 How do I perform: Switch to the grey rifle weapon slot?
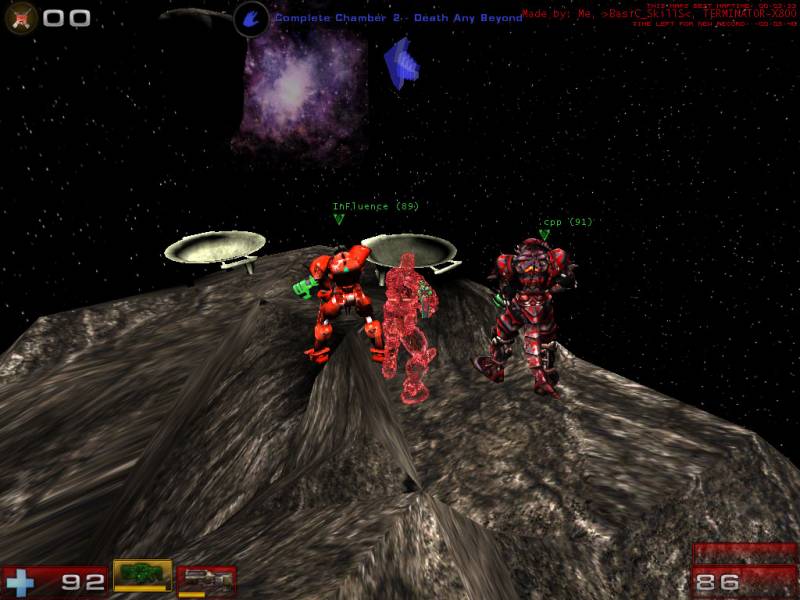point(207,580)
